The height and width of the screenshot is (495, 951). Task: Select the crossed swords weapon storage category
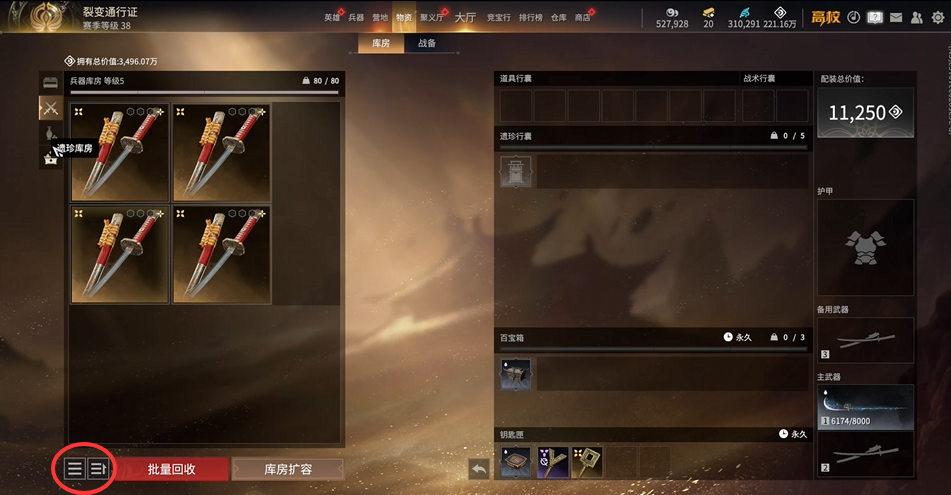50,107
